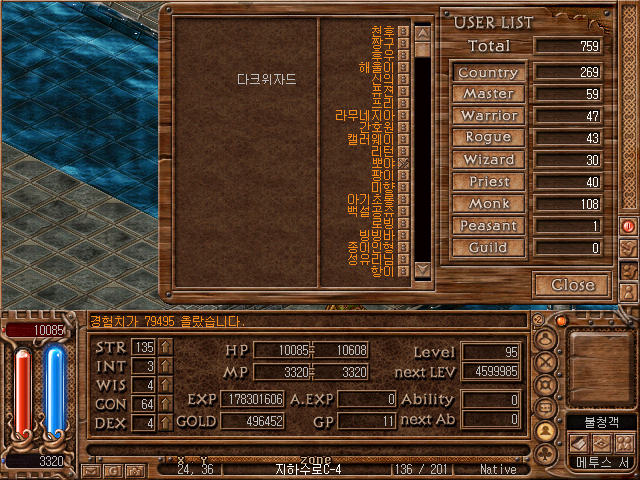
Task: Click the user list scroll-down arrow
Action: 422,269
